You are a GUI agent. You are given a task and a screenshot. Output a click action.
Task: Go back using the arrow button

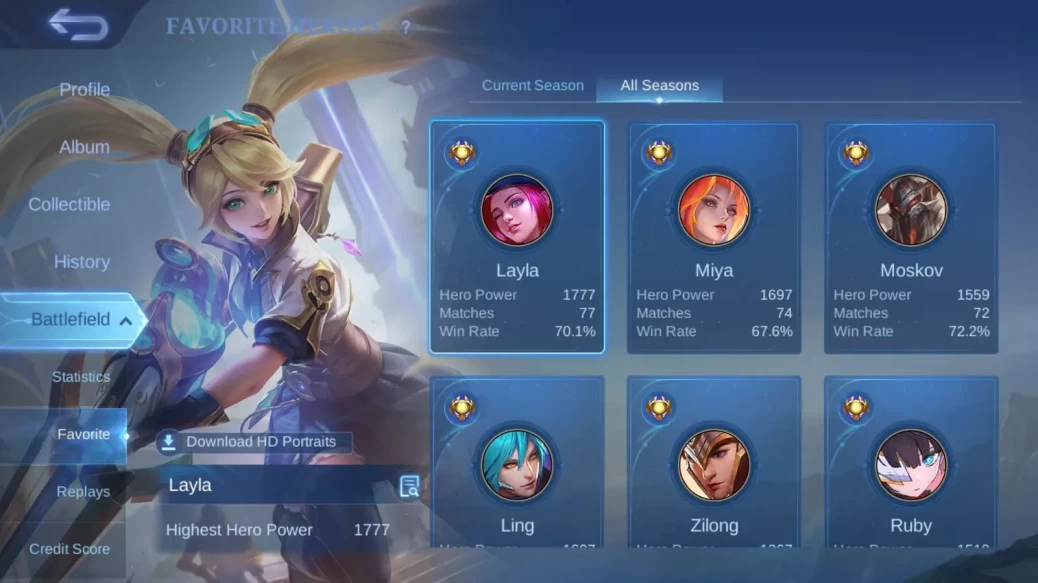tap(78, 25)
